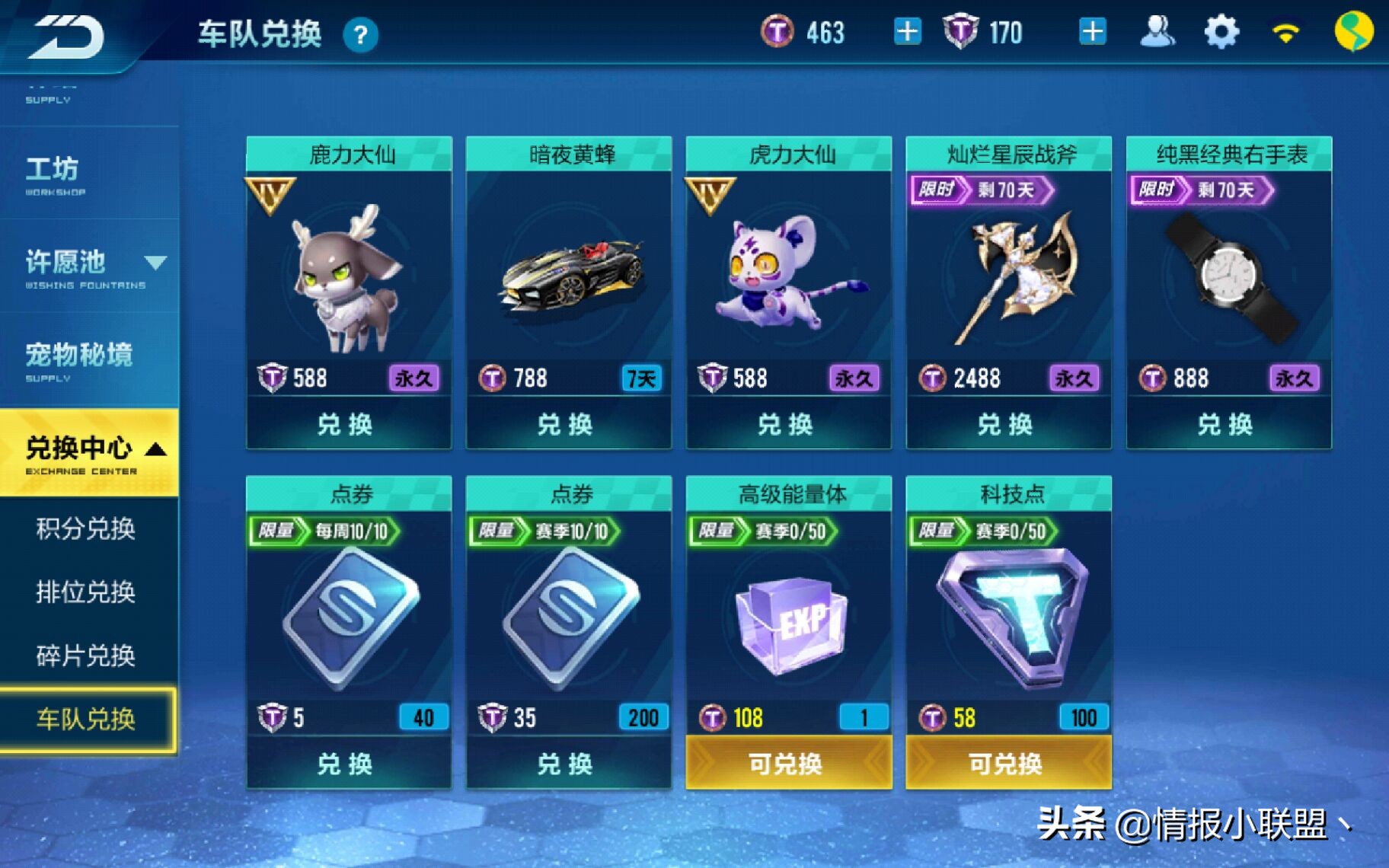Open the settings gear icon
The width and height of the screenshot is (1389, 868).
[1222, 32]
